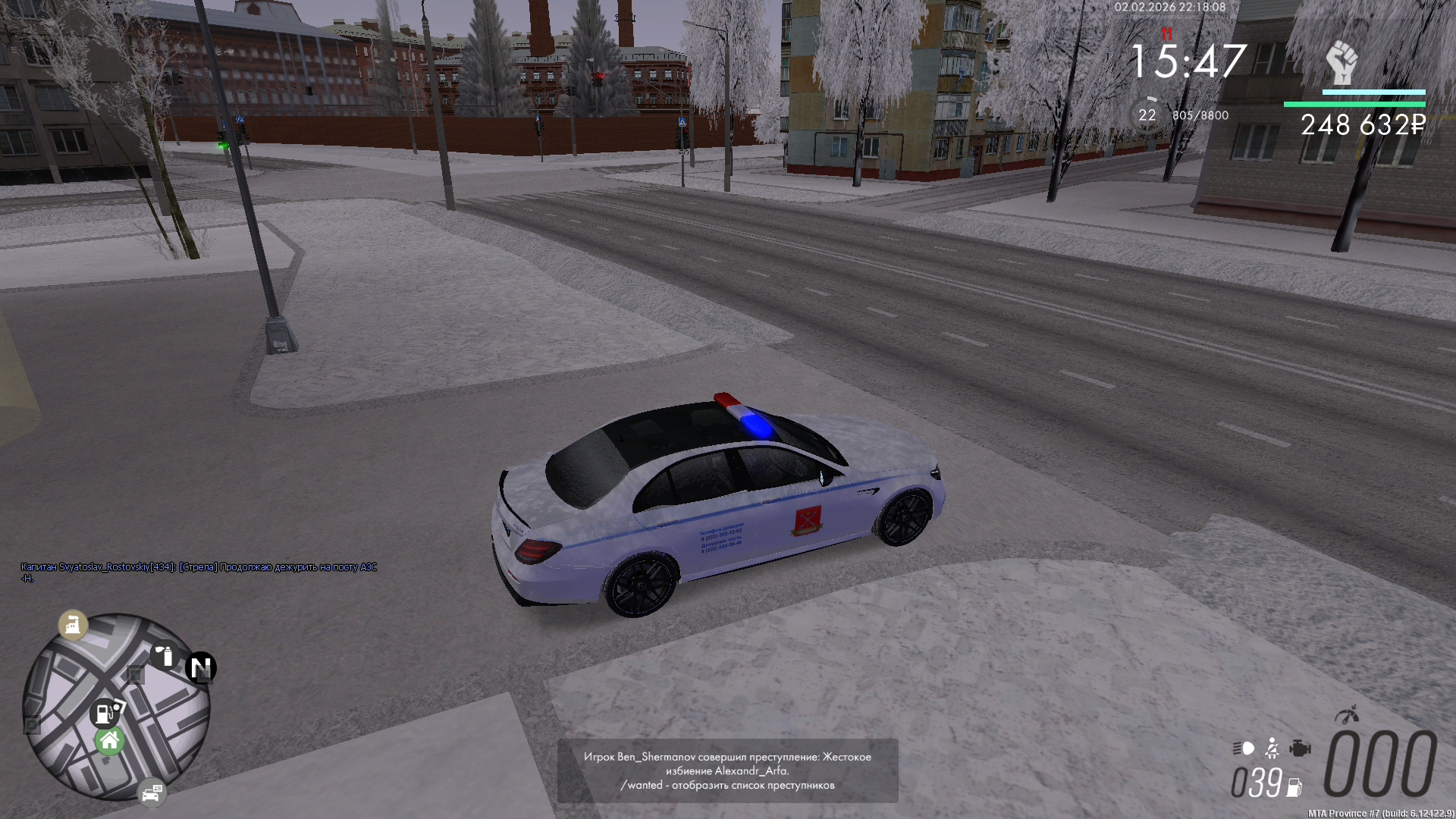Click the fist weapon icon

click(x=1341, y=63)
